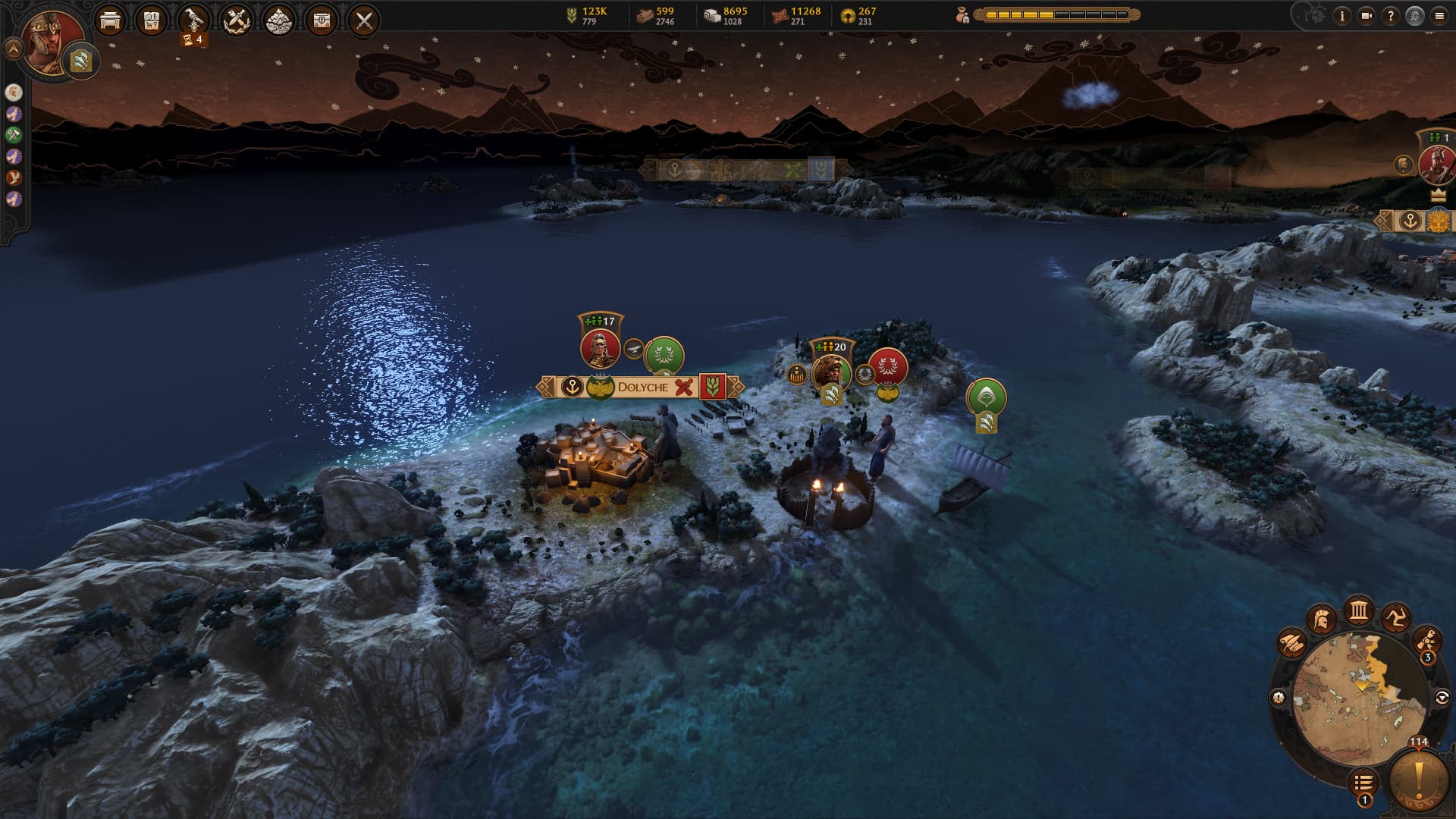Click the scroll and quill button
This screenshot has height=819, width=1456.
[x=1291, y=643]
